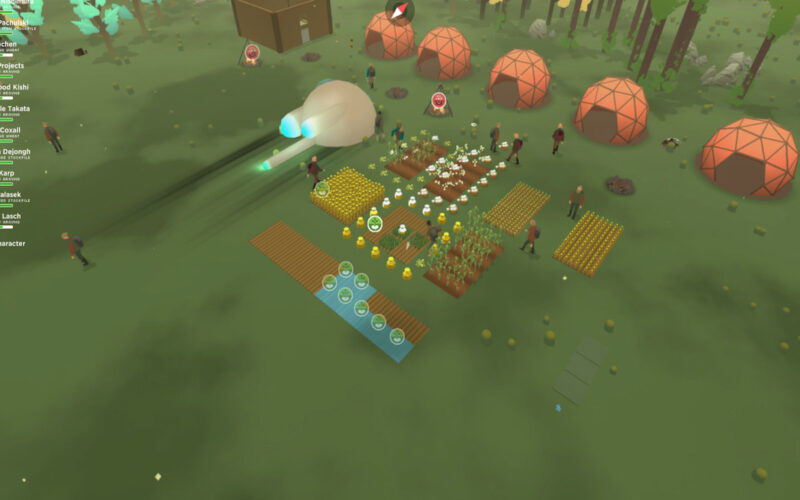The height and width of the screenshot is (500, 800).
Task: Click the green plant marker on the wheat field
Action: coord(322,188)
